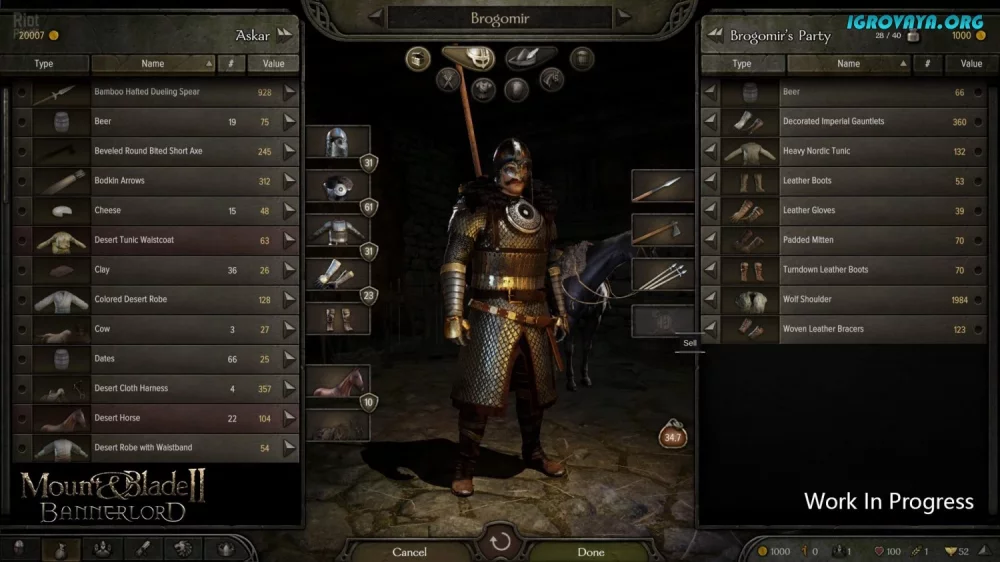This screenshot has width=1000, height=562.
Task: Sort party inventory by Value
Action: click(x=971, y=64)
